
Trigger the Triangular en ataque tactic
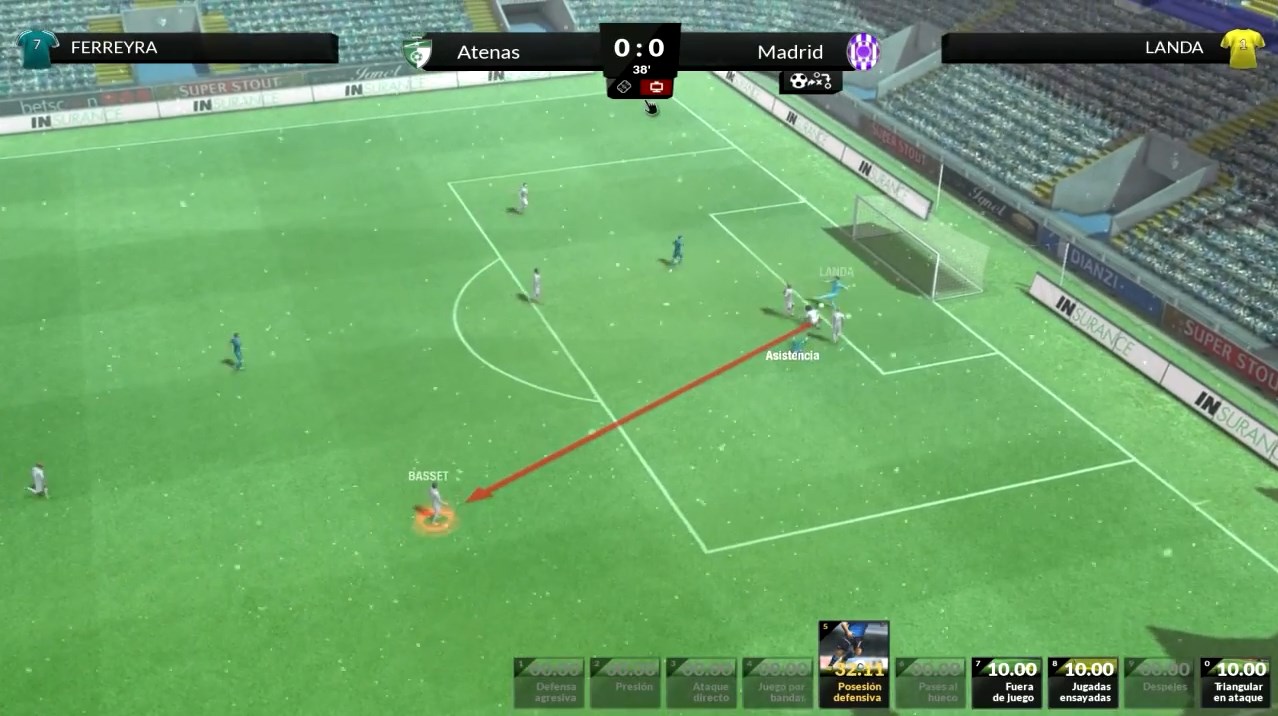click(x=1235, y=681)
